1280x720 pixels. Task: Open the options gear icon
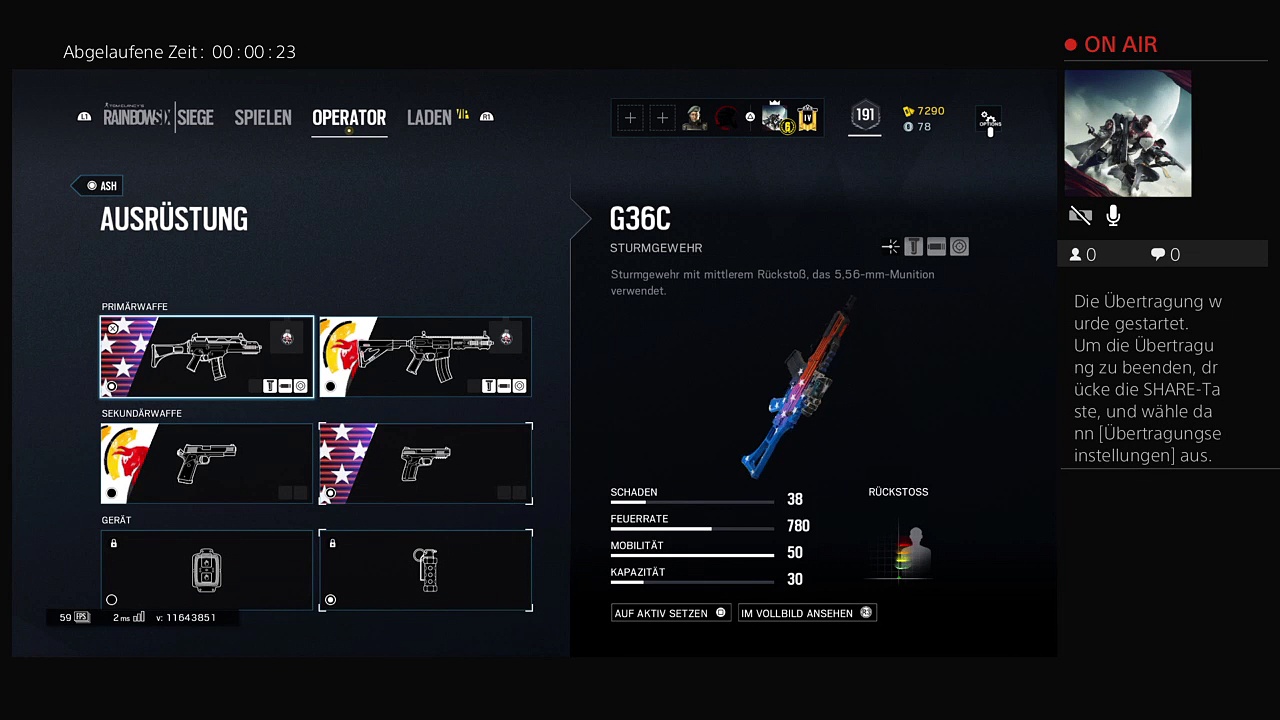tap(989, 120)
